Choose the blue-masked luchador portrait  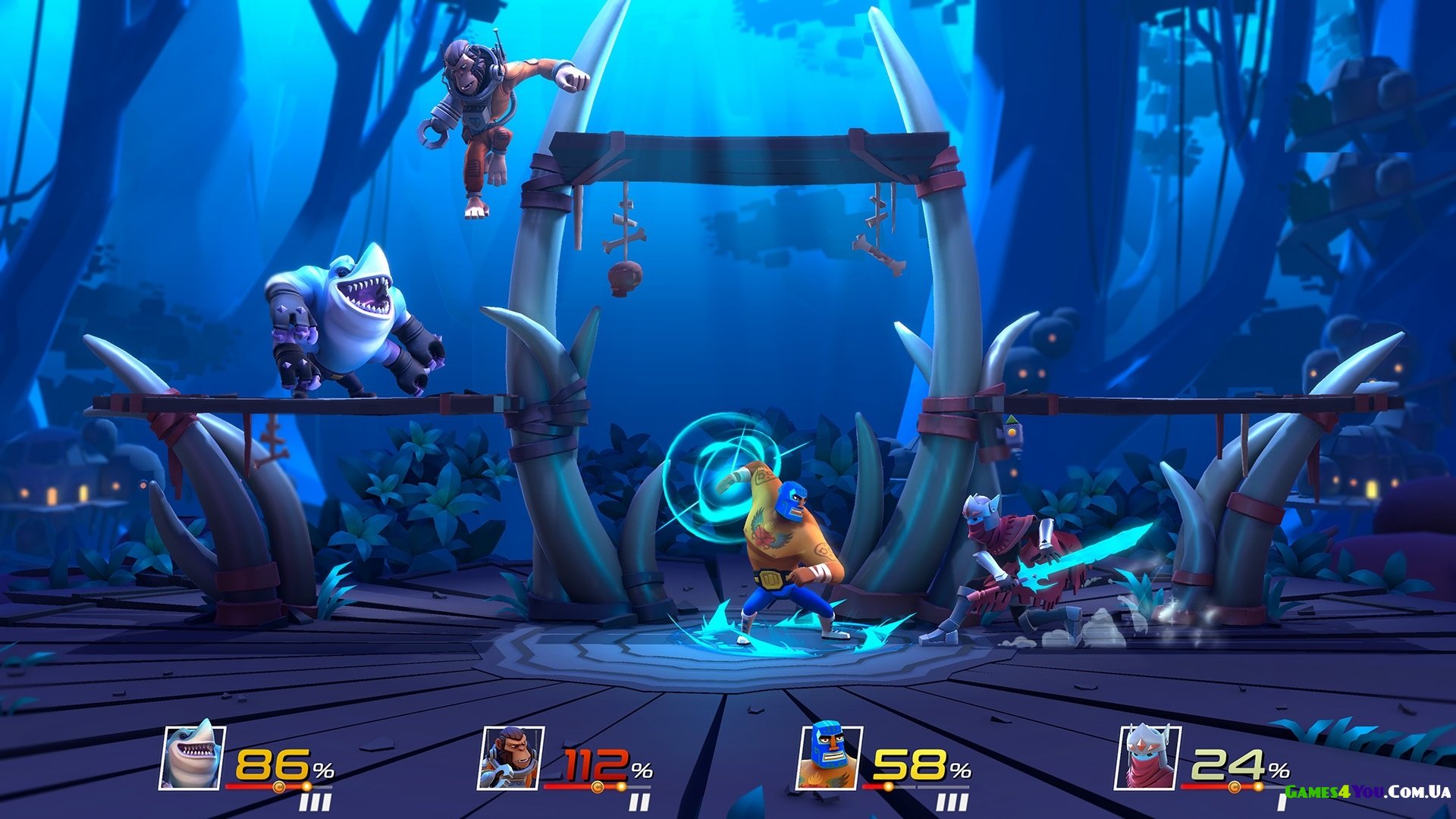pos(829,756)
